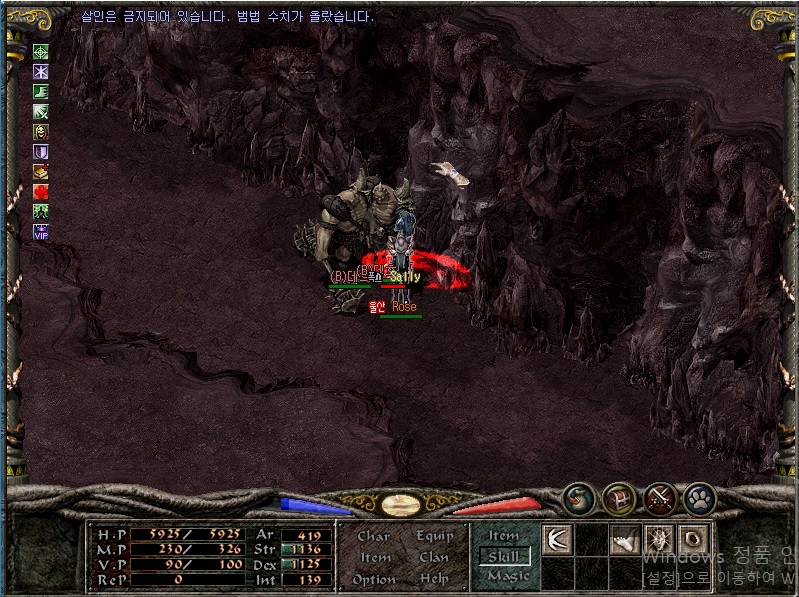This screenshot has width=799, height=597.
Task: Click the round paw print button
Action: [699, 498]
